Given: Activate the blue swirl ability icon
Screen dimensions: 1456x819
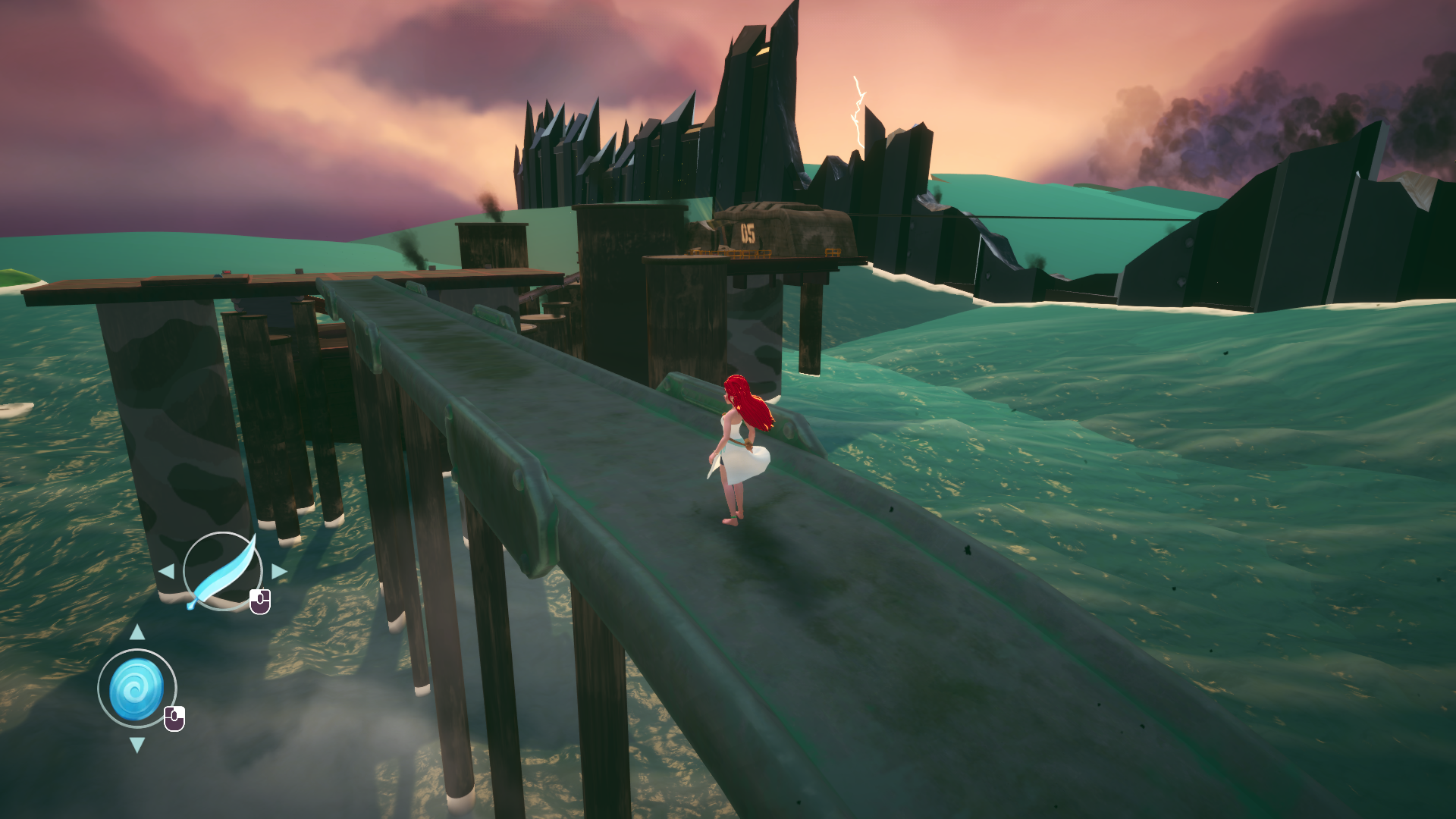Looking at the screenshot, I should point(136,689).
